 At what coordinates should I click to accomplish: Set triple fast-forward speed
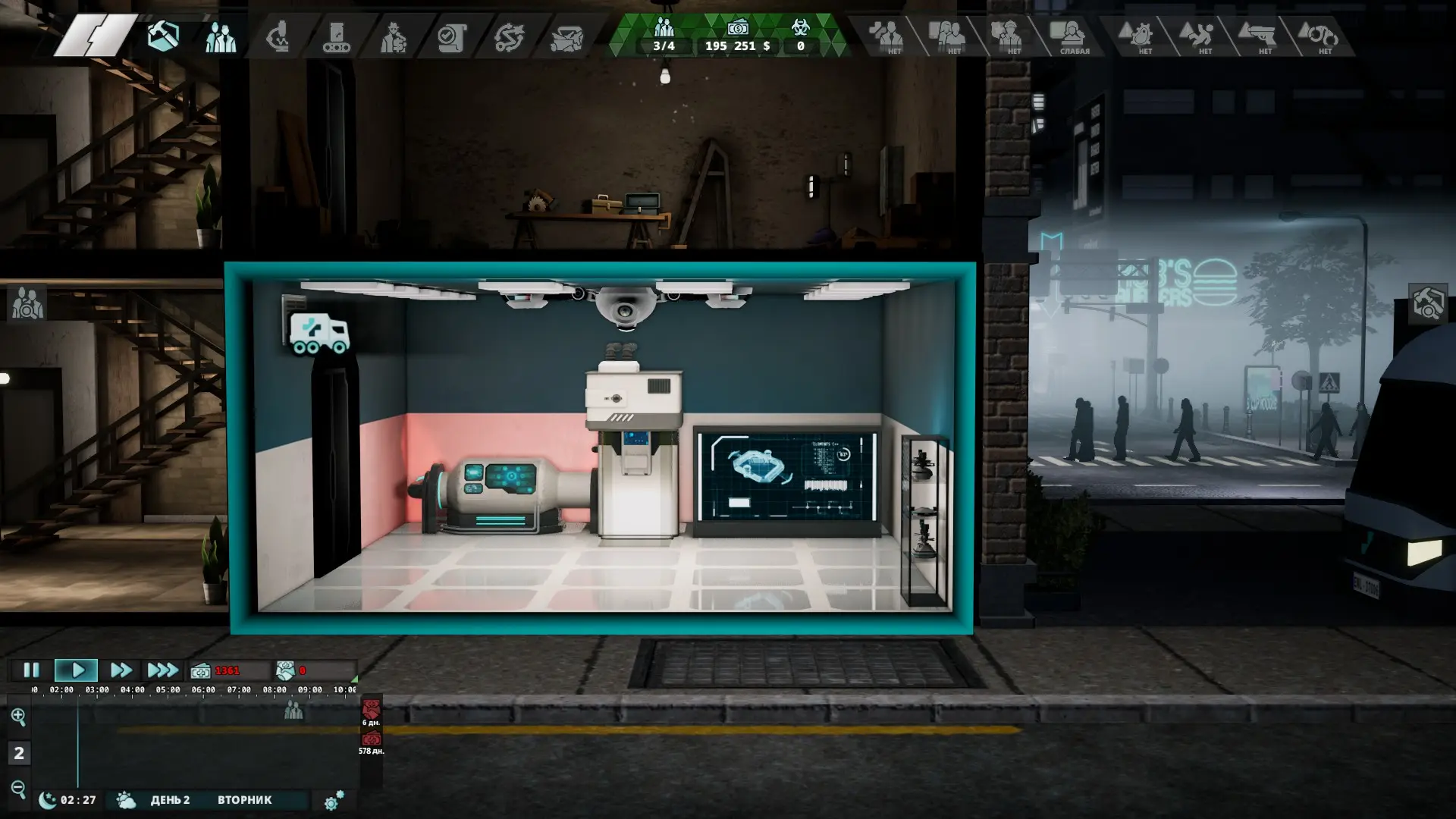point(162,670)
